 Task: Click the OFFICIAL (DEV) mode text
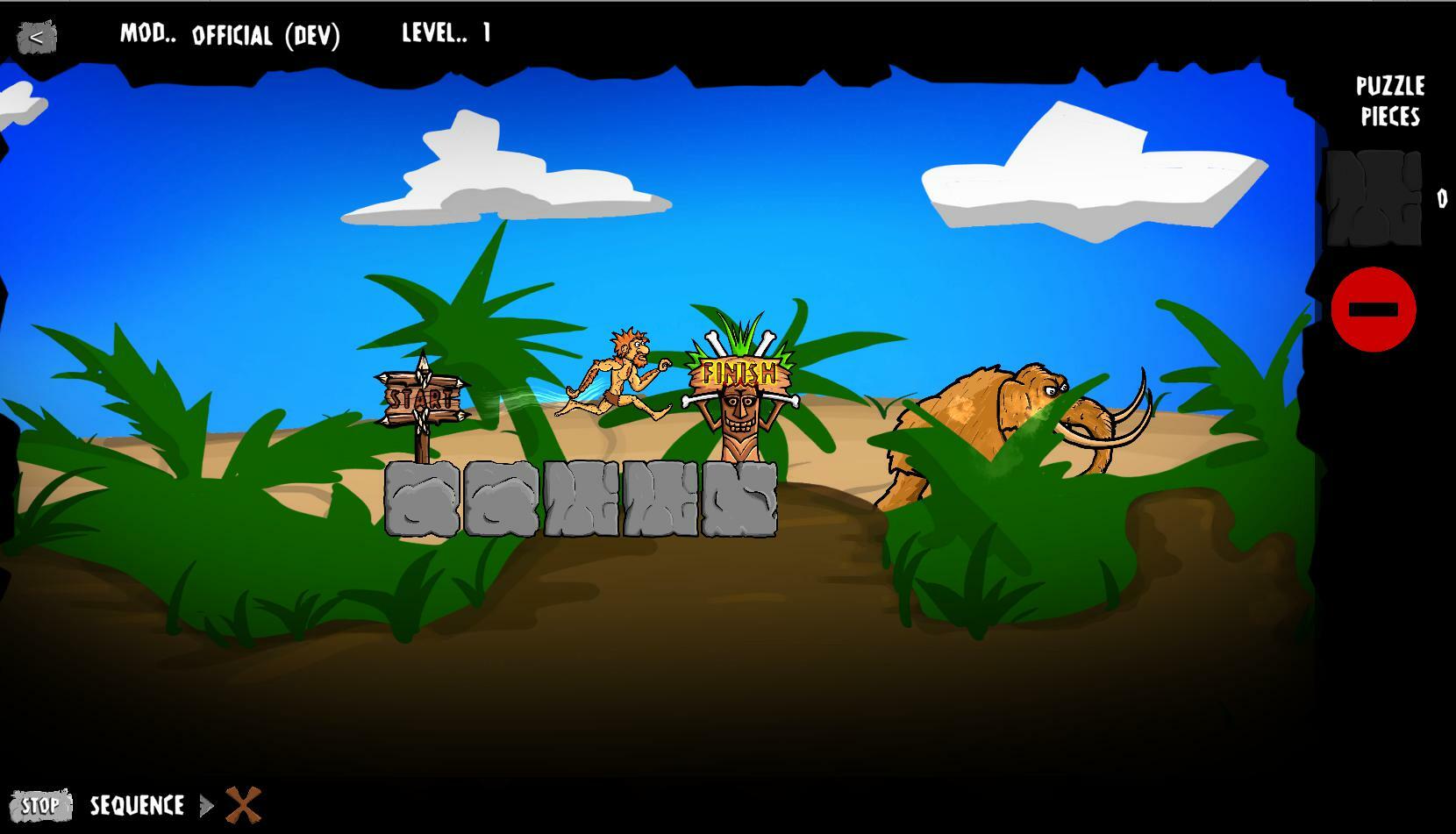(266, 37)
